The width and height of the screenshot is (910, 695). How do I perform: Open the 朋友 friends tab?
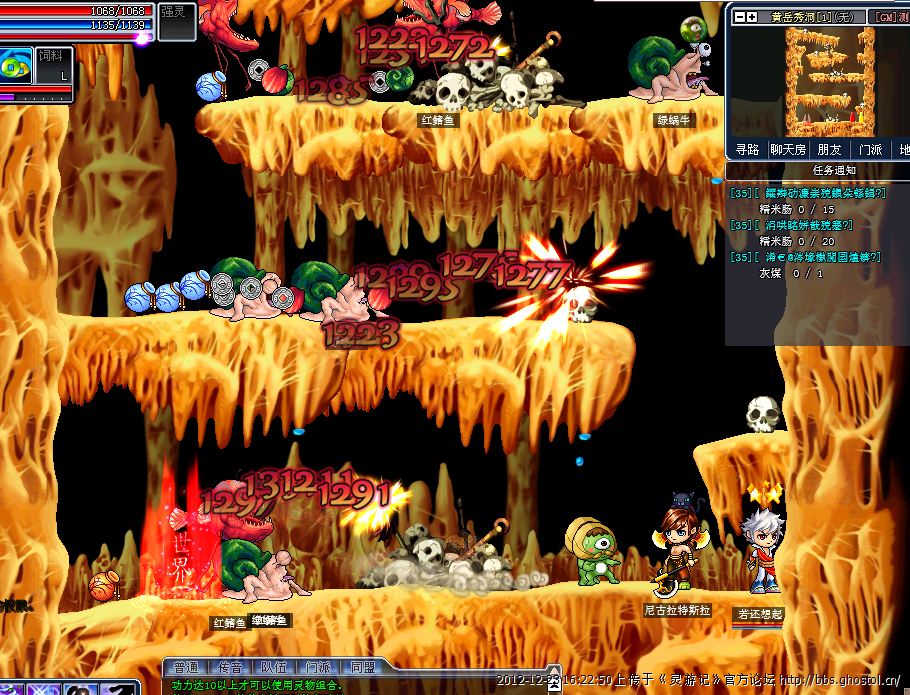pyautogui.click(x=830, y=149)
